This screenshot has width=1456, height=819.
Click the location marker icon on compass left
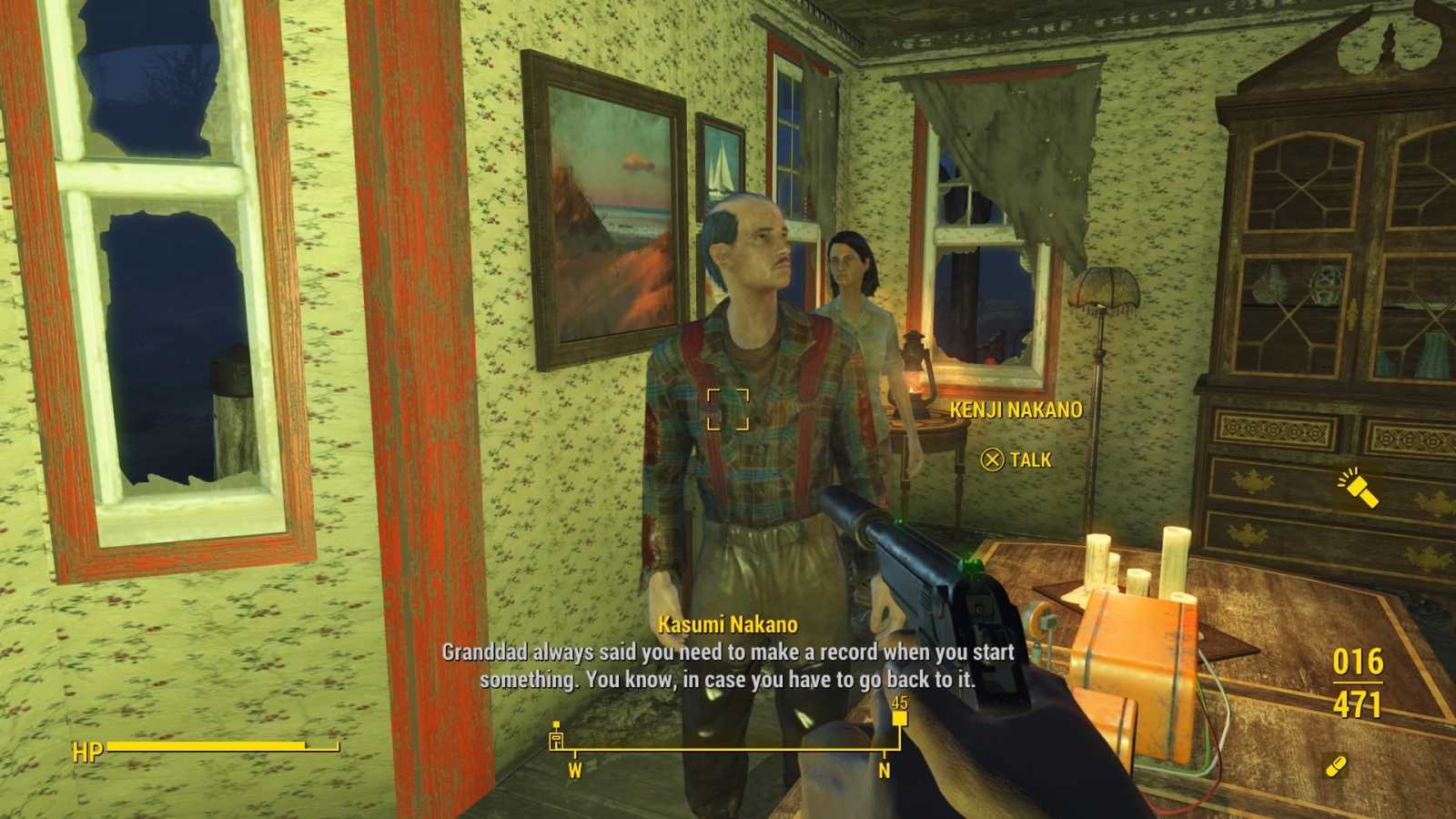point(556,739)
